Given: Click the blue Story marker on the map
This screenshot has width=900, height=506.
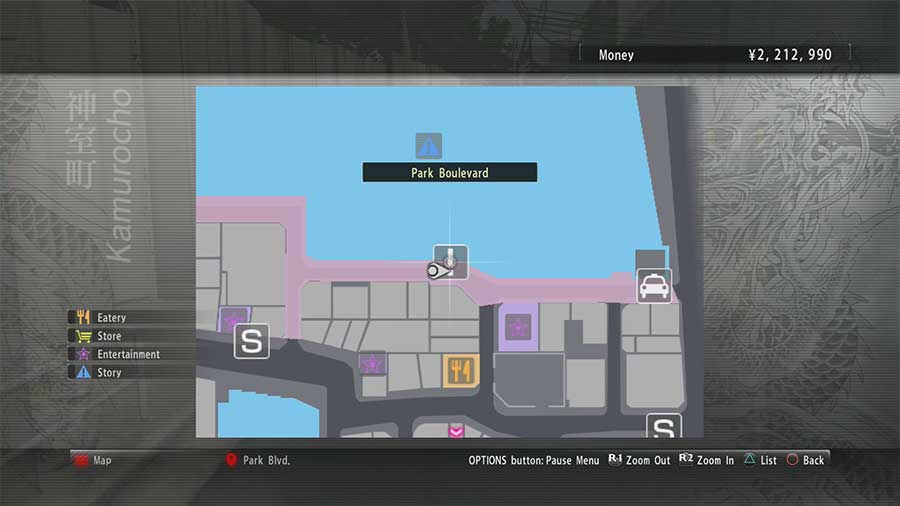Looking at the screenshot, I should 429,147.
